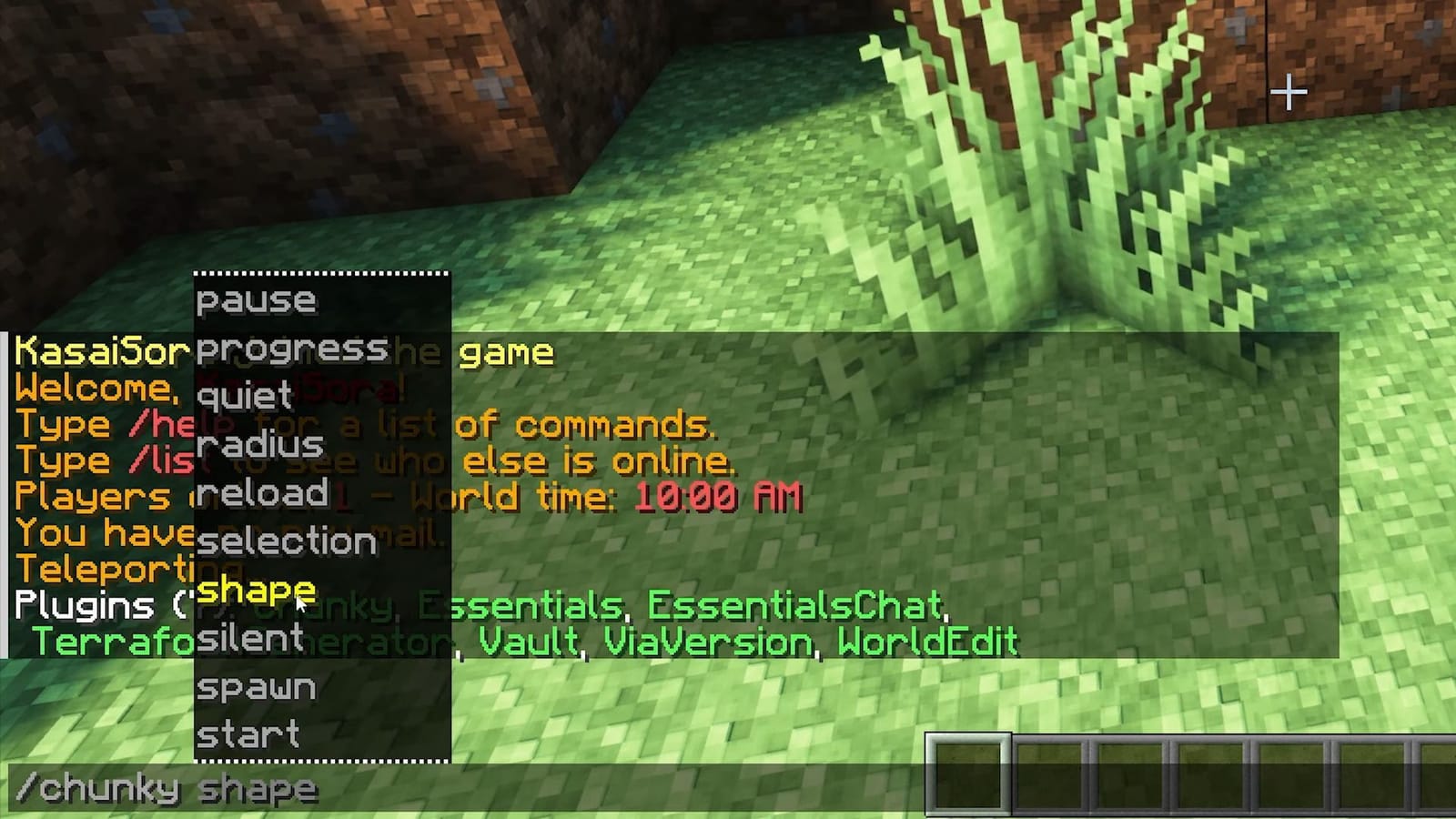The image size is (1456, 819).
Task: Click the ViaVersion plugin name
Action: tap(707, 642)
